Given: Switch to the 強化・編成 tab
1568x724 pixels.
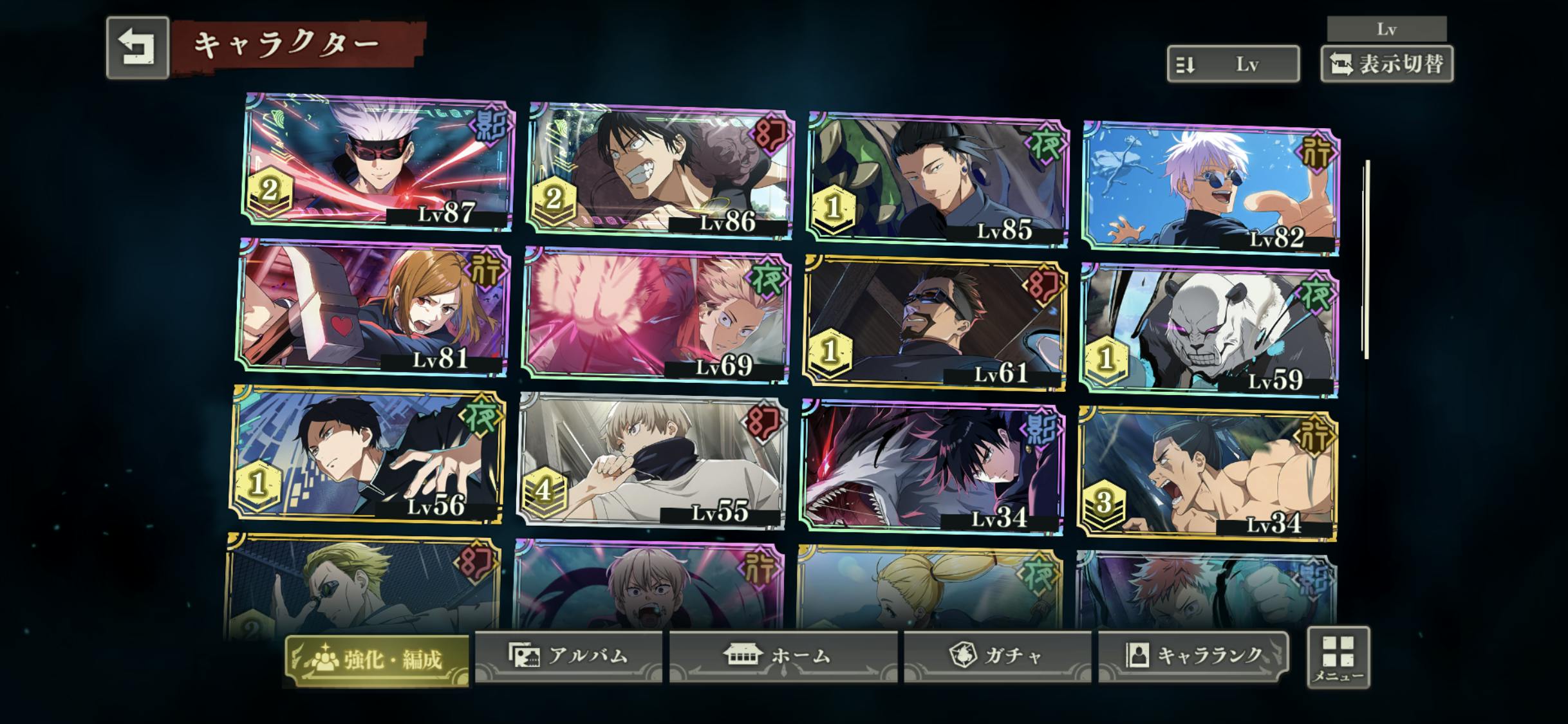Looking at the screenshot, I should (x=377, y=659).
